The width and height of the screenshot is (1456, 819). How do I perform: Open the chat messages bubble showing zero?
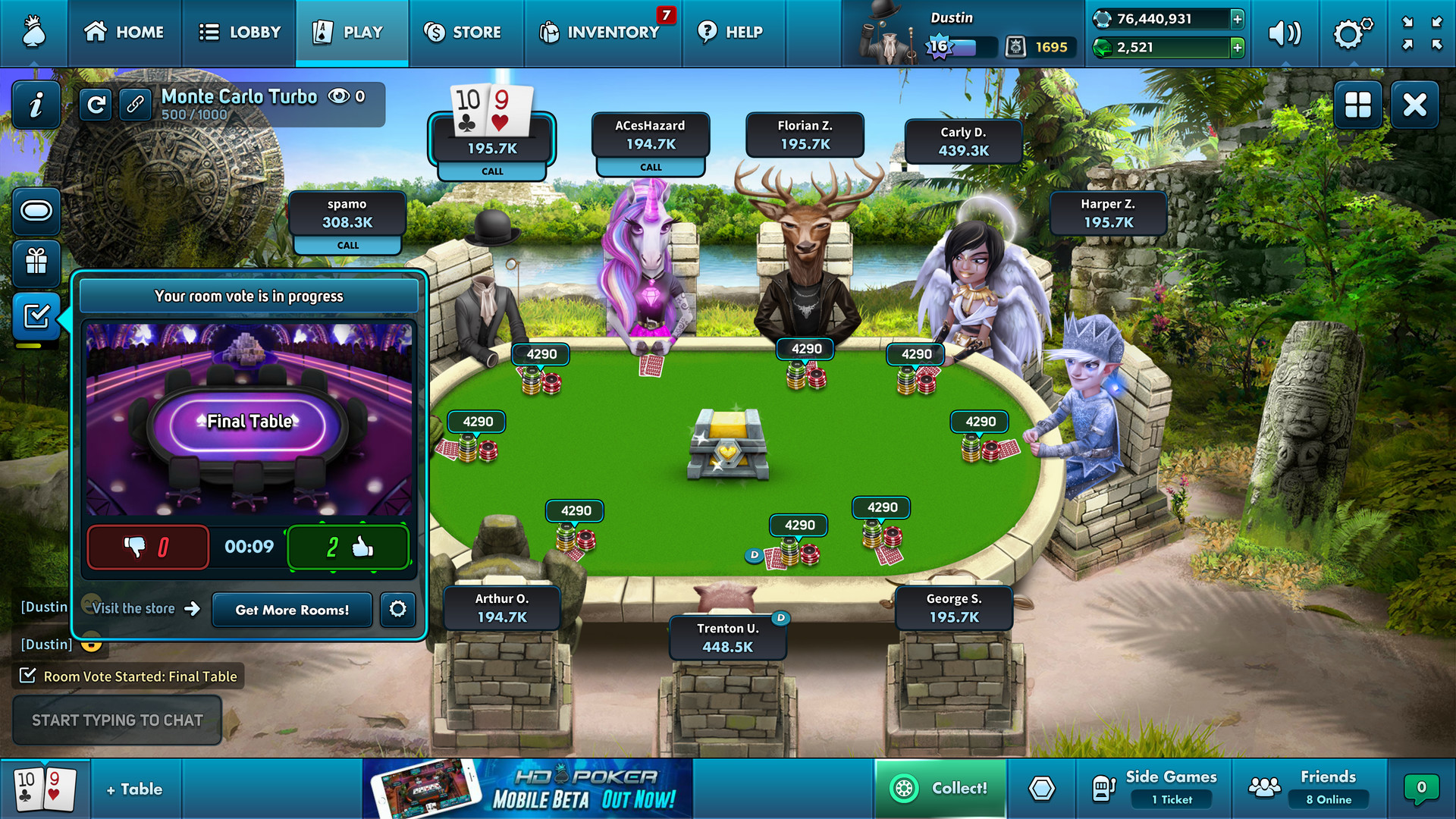(1421, 788)
